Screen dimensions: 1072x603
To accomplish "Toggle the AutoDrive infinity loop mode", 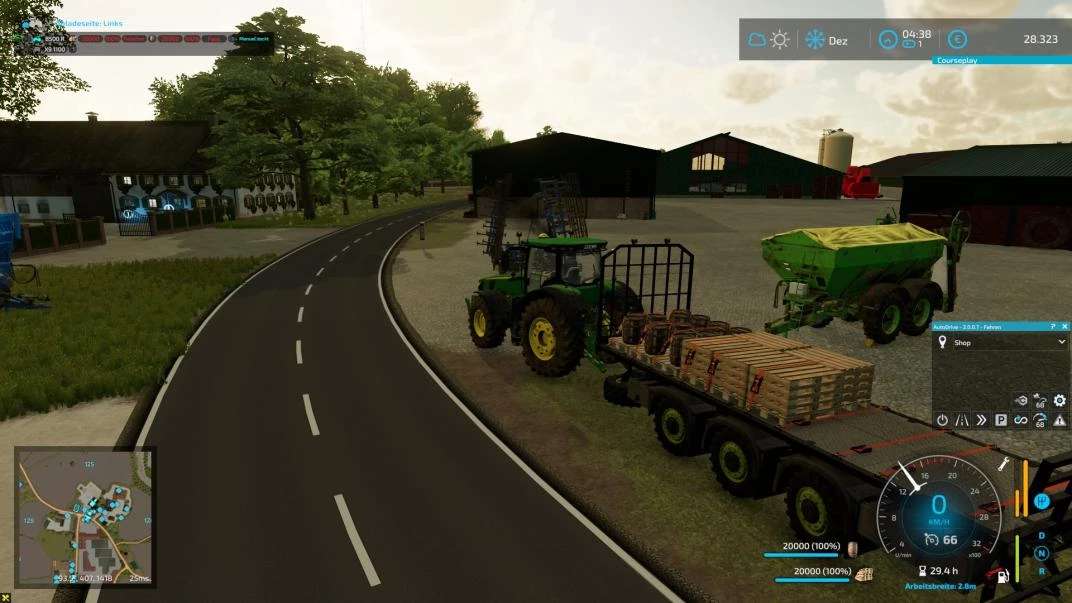I will tap(1020, 420).
